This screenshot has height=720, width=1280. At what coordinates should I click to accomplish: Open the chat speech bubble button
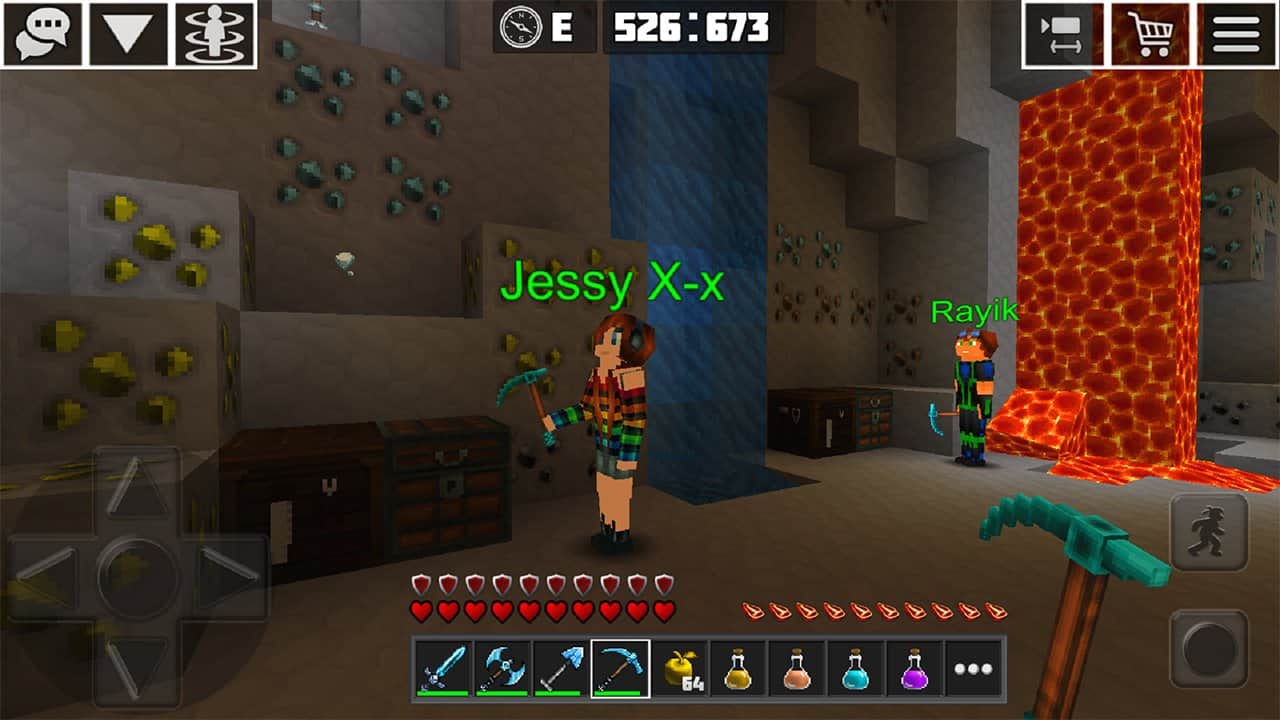click(43, 33)
